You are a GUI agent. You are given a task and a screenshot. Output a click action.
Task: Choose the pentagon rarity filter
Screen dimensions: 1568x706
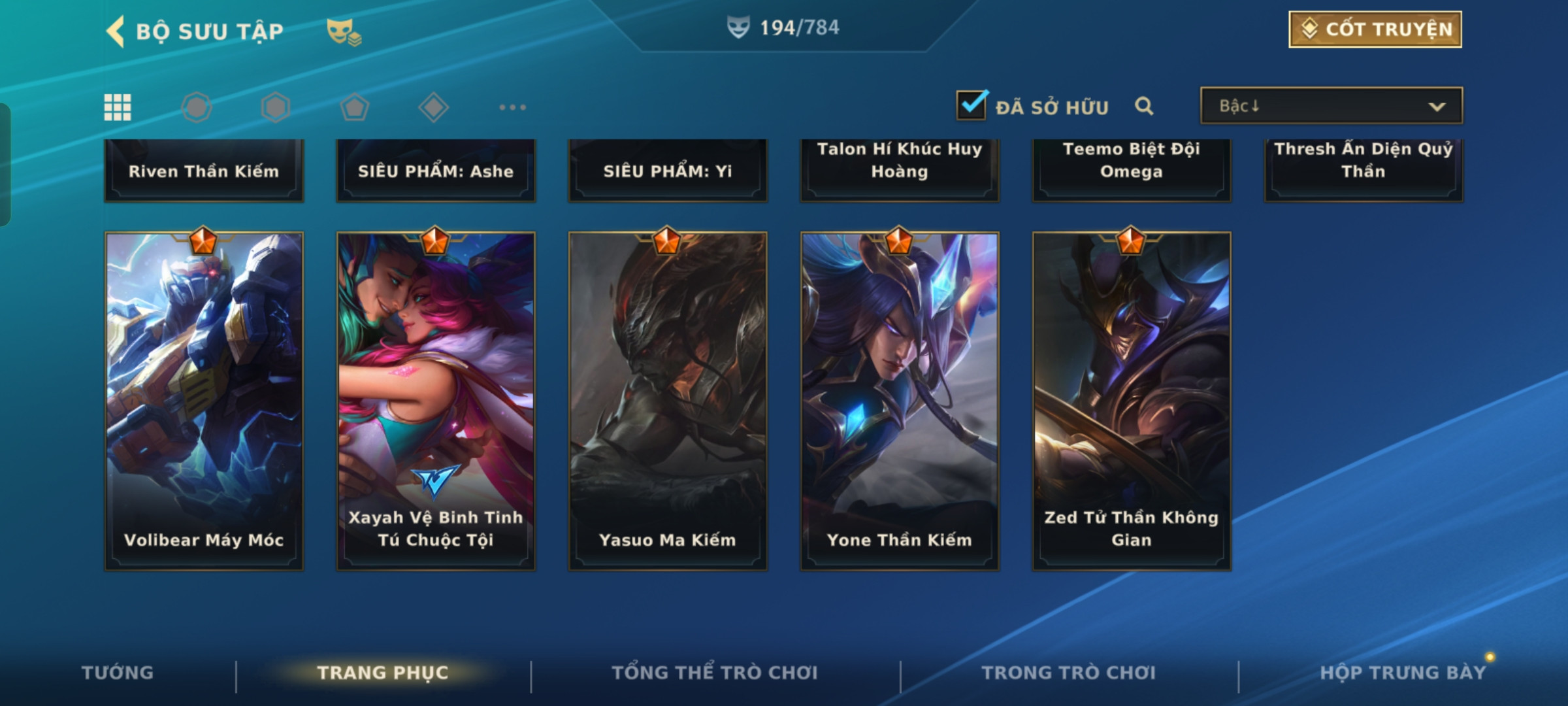pos(354,107)
